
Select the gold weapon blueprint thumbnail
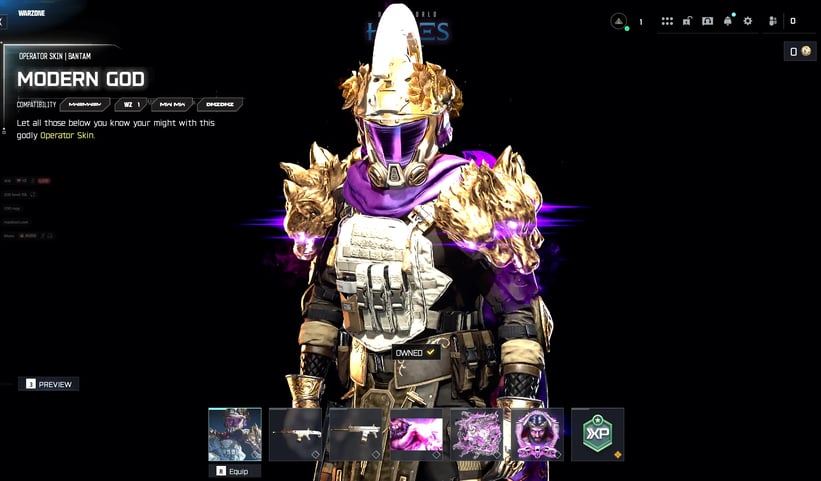[356, 434]
